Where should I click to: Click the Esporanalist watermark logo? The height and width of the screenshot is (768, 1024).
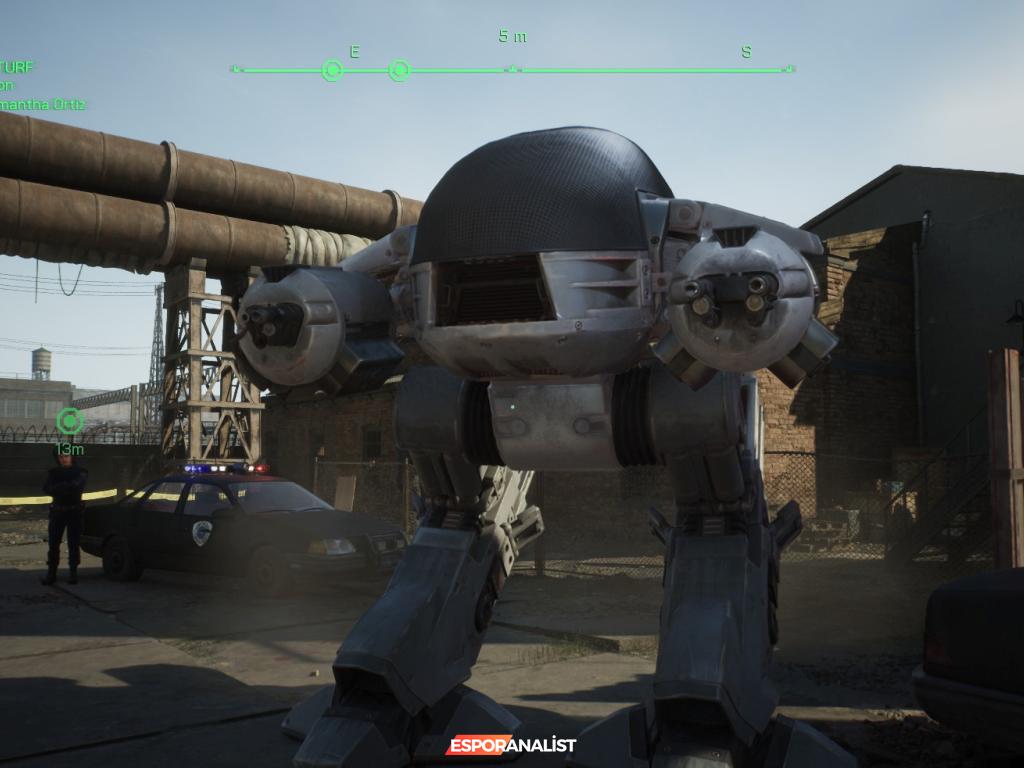[x=511, y=745]
